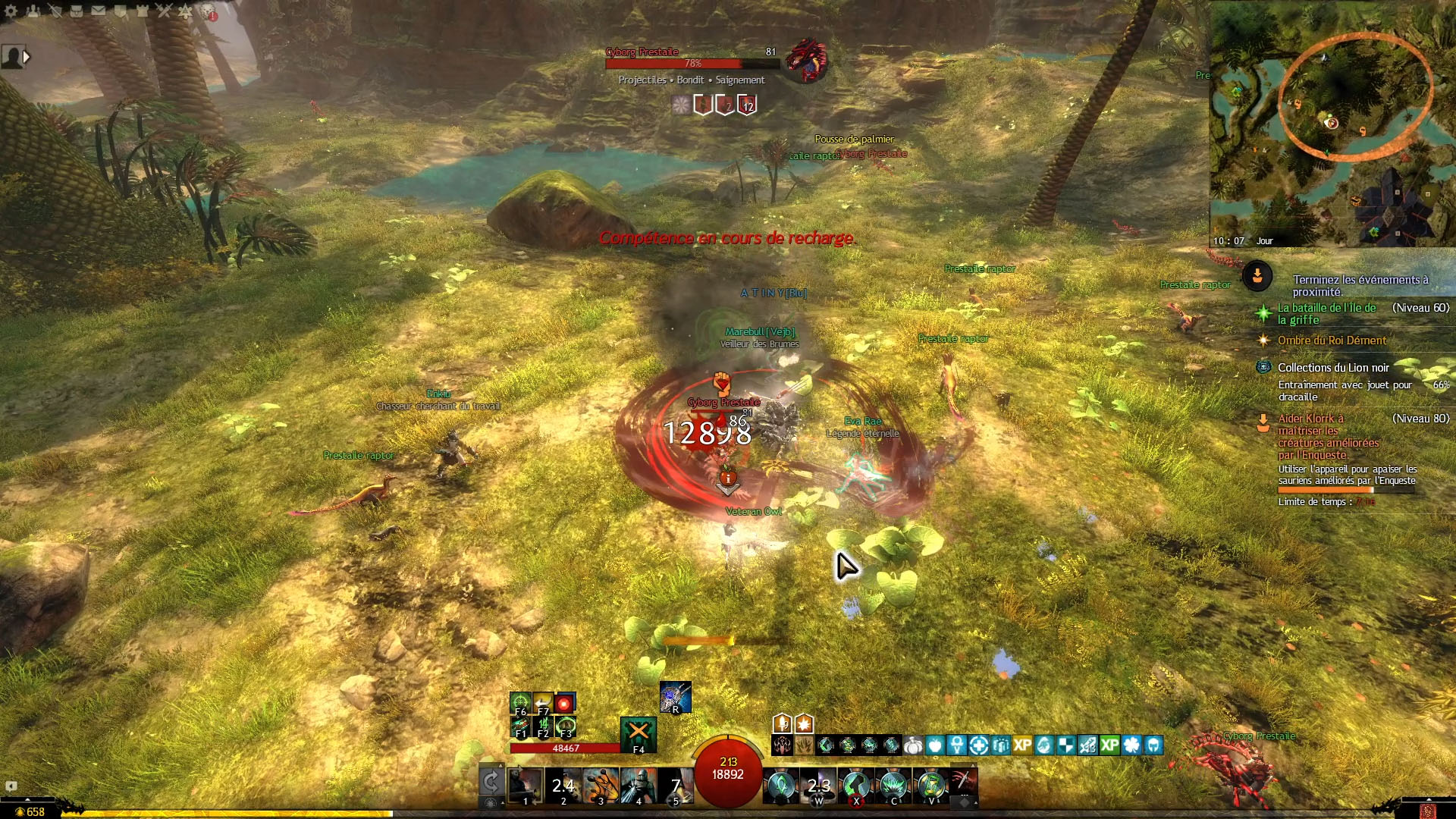
Task: Open the crossed swords PvP panel
Action: point(164,11)
